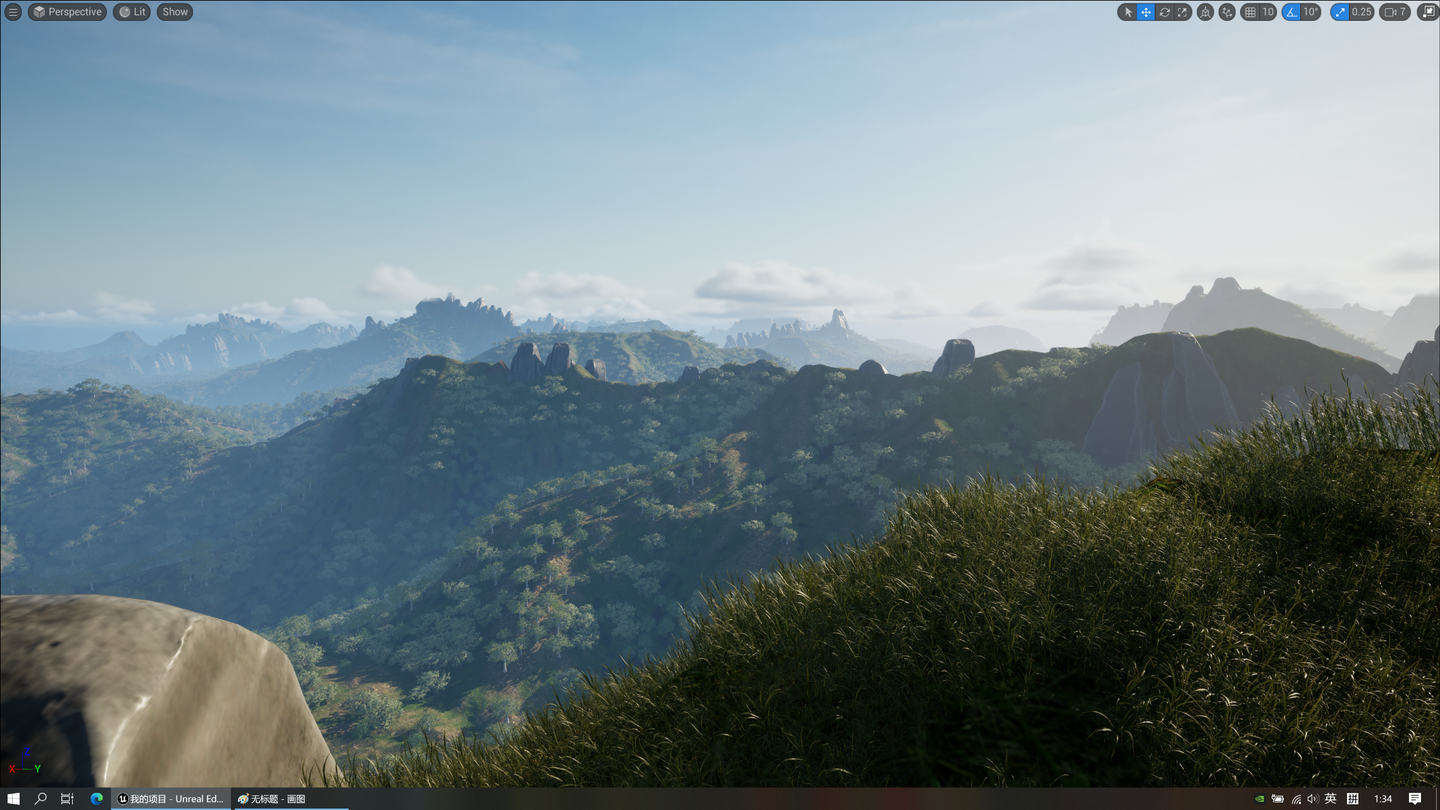Open the Perspective view type dropdown
This screenshot has height=810, width=1440.
pos(67,12)
